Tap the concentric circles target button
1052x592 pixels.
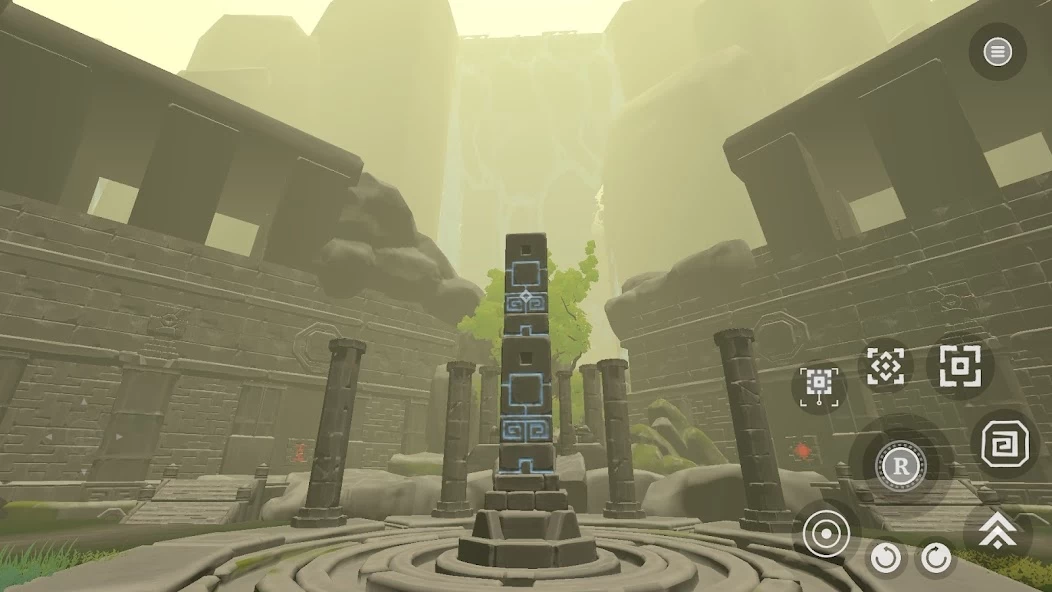pos(826,535)
